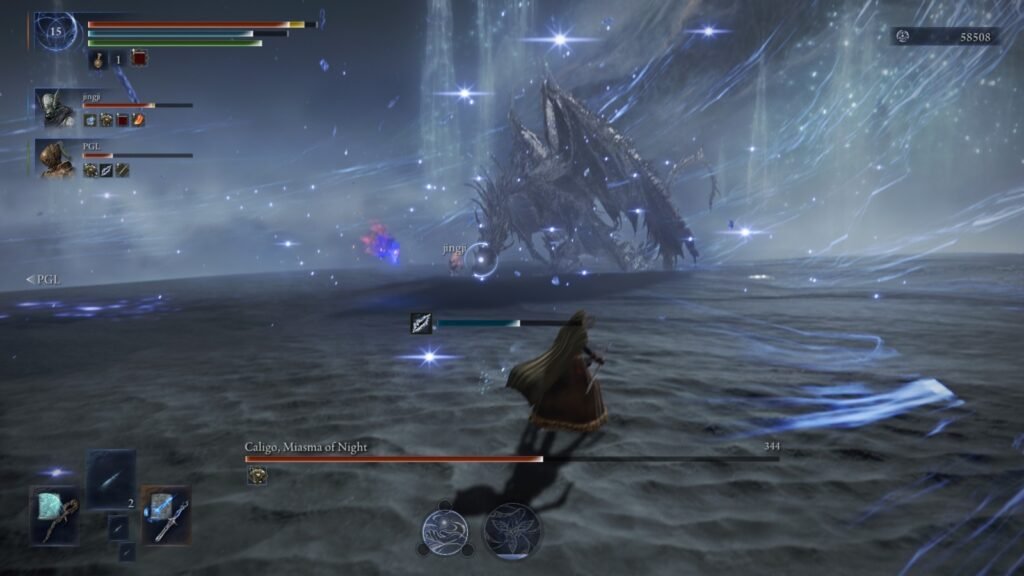Trigger the flower-shaped ultimate art icon
Image resolution: width=1024 pixels, height=576 pixels.
[511, 530]
